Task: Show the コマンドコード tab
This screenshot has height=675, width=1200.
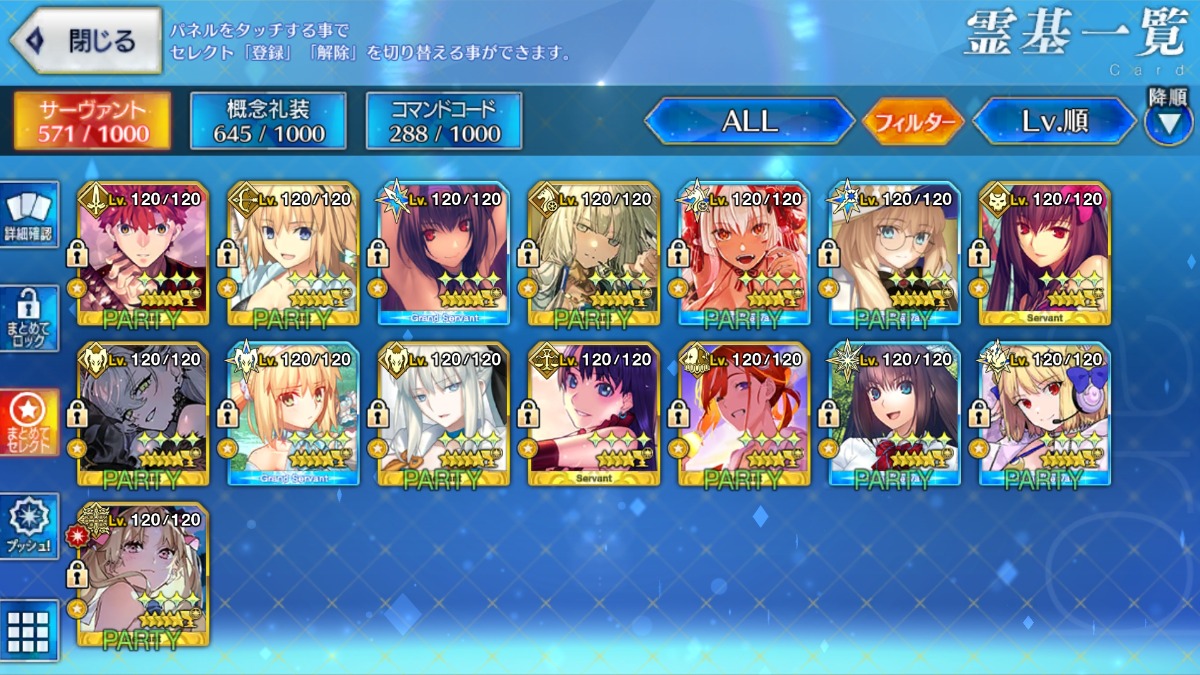Action: [x=444, y=121]
